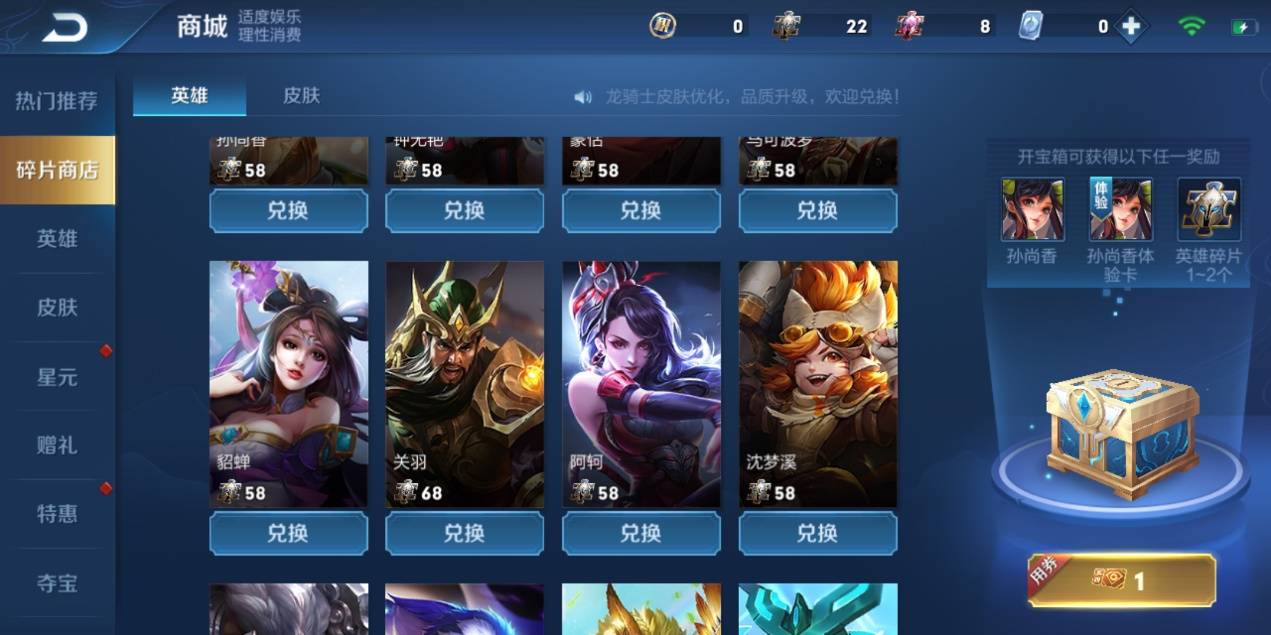Click the plus icon to add tickets
The height and width of the screenshot is (635, 1271).
pos(1131,27)
